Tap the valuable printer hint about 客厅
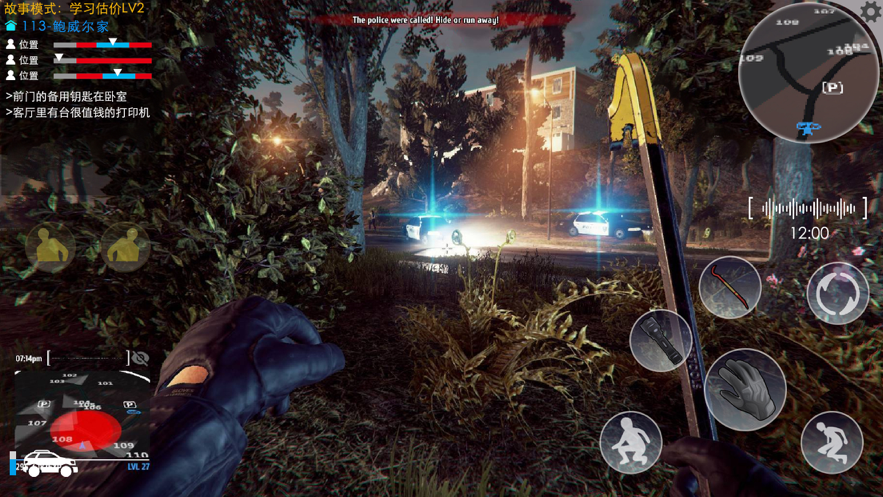This screenshot has height=497, width=883. [x=80, y=112]
